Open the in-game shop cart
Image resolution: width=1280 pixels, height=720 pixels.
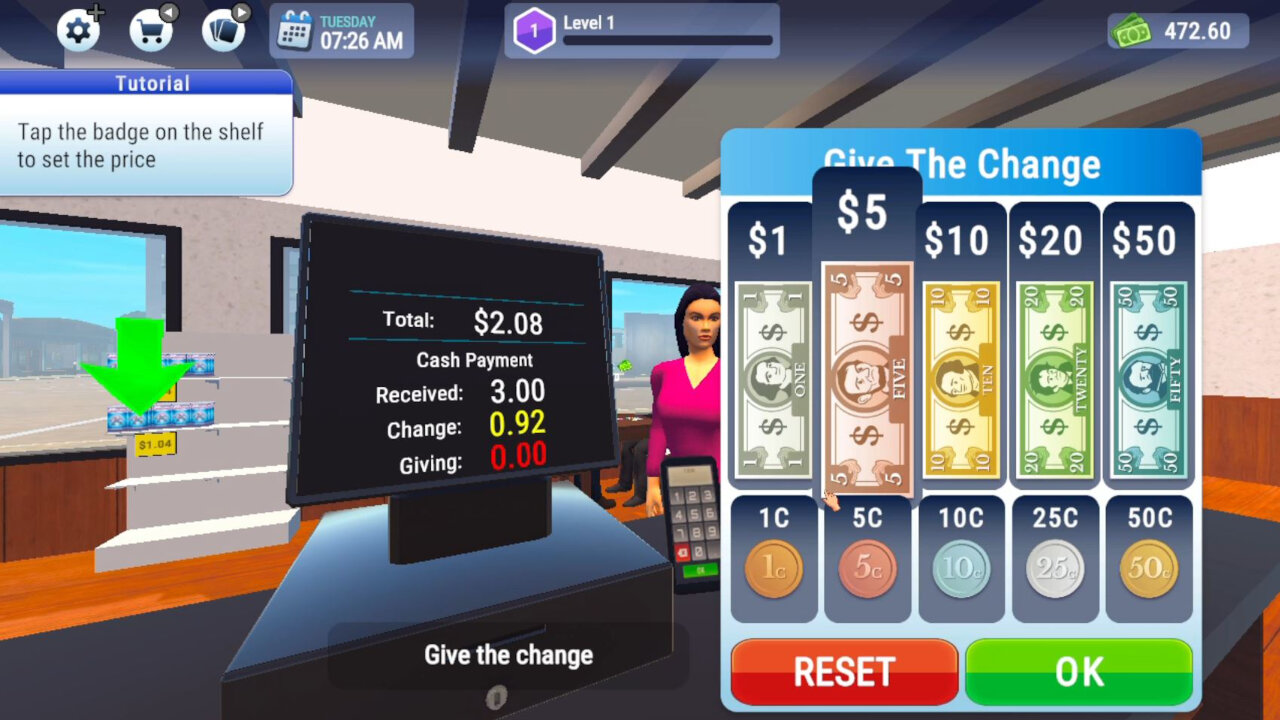(150, 30)
